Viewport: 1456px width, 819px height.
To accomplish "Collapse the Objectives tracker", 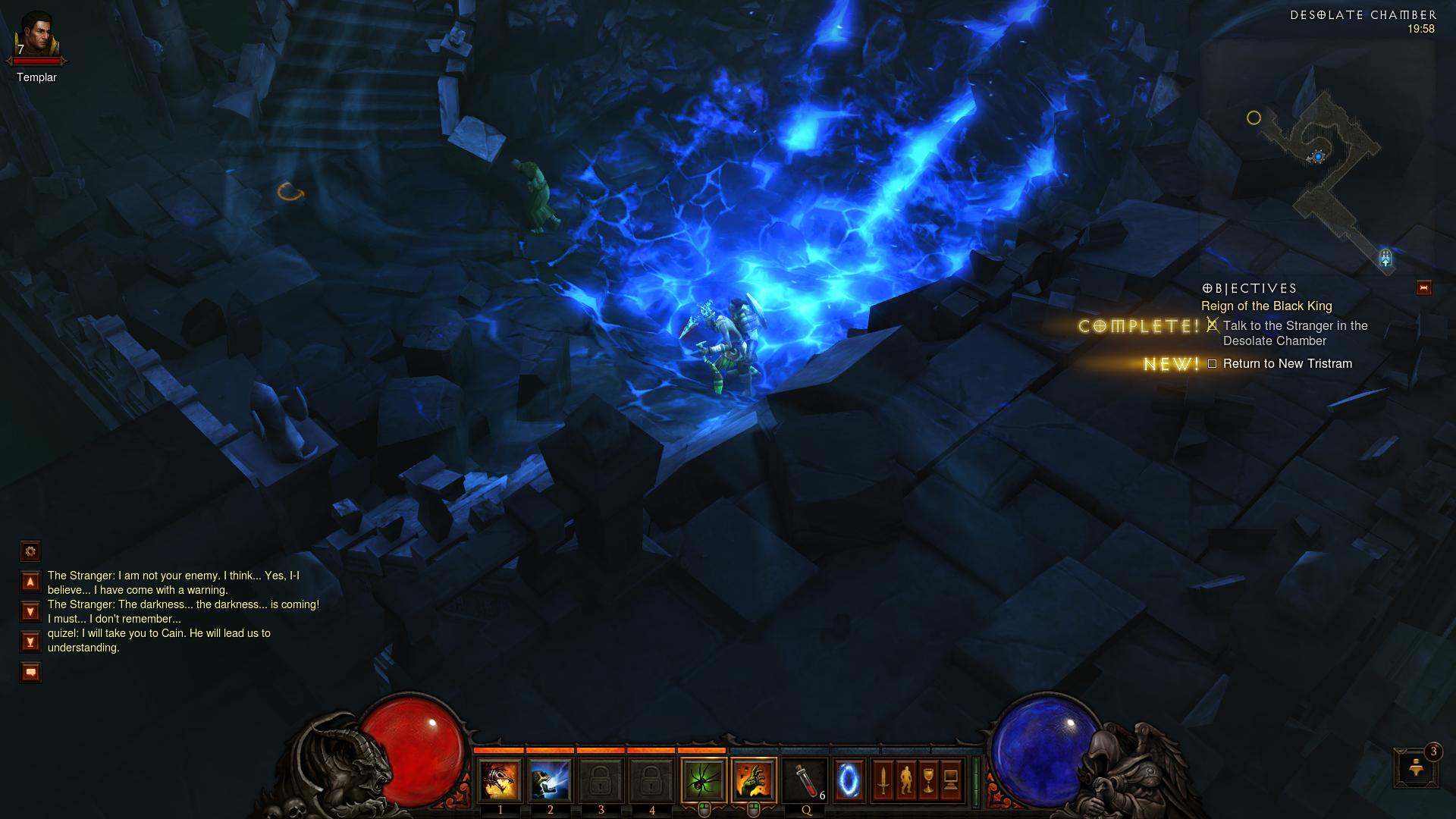I will click(1423, 287).
